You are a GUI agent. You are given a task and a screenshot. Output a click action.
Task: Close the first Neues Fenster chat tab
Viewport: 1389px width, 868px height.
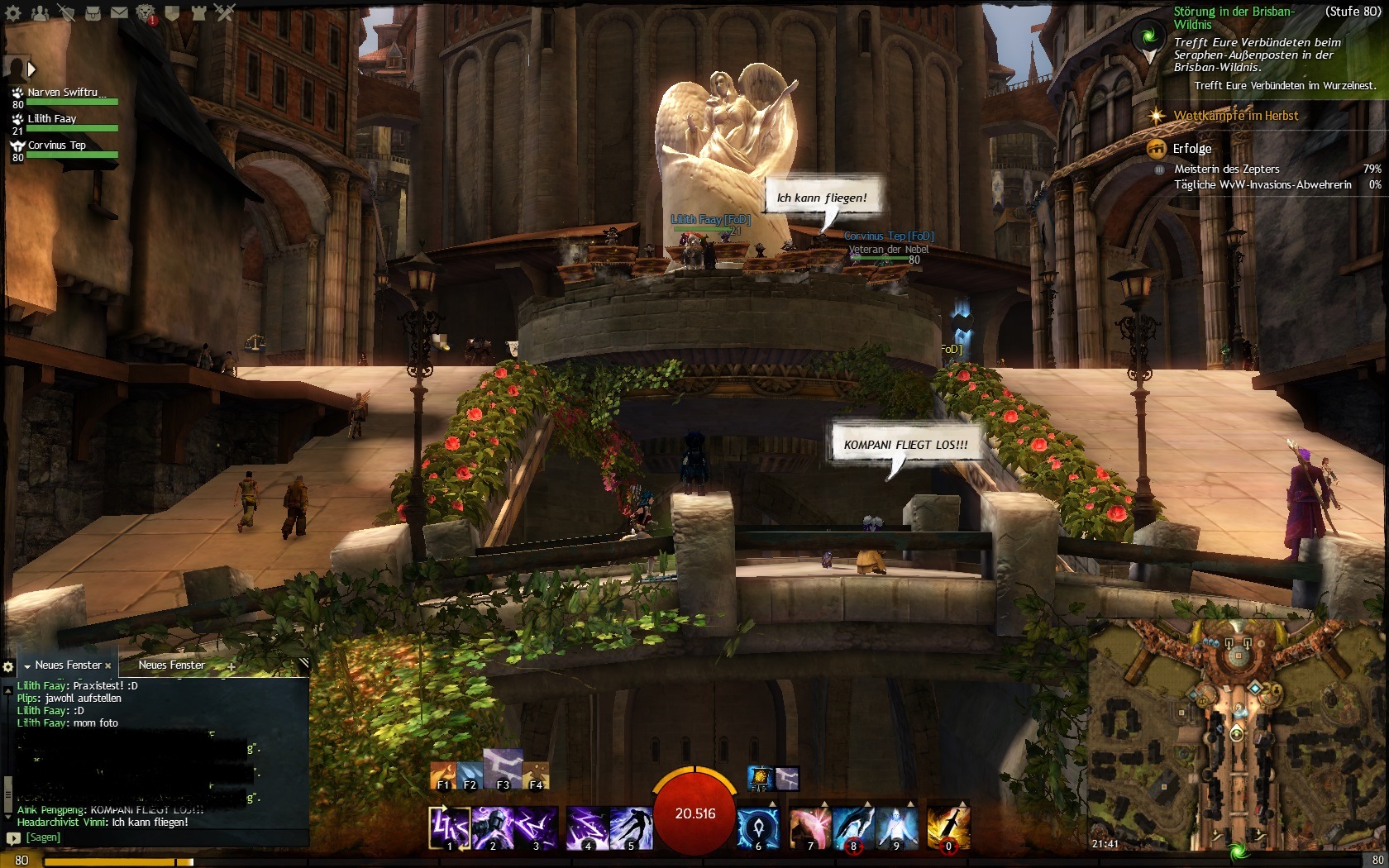coord(108,665)
